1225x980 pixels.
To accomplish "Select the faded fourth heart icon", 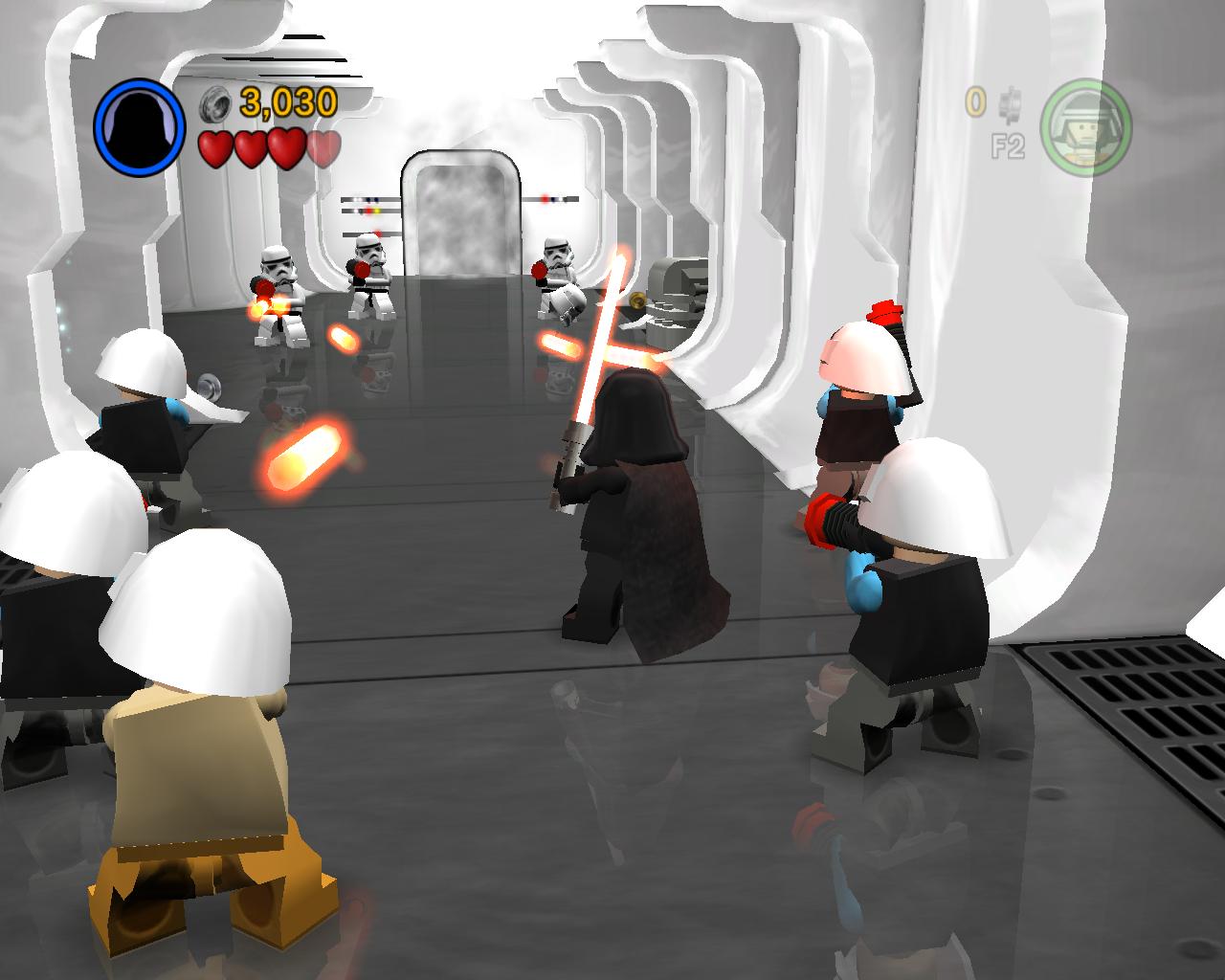I will 323,149.
